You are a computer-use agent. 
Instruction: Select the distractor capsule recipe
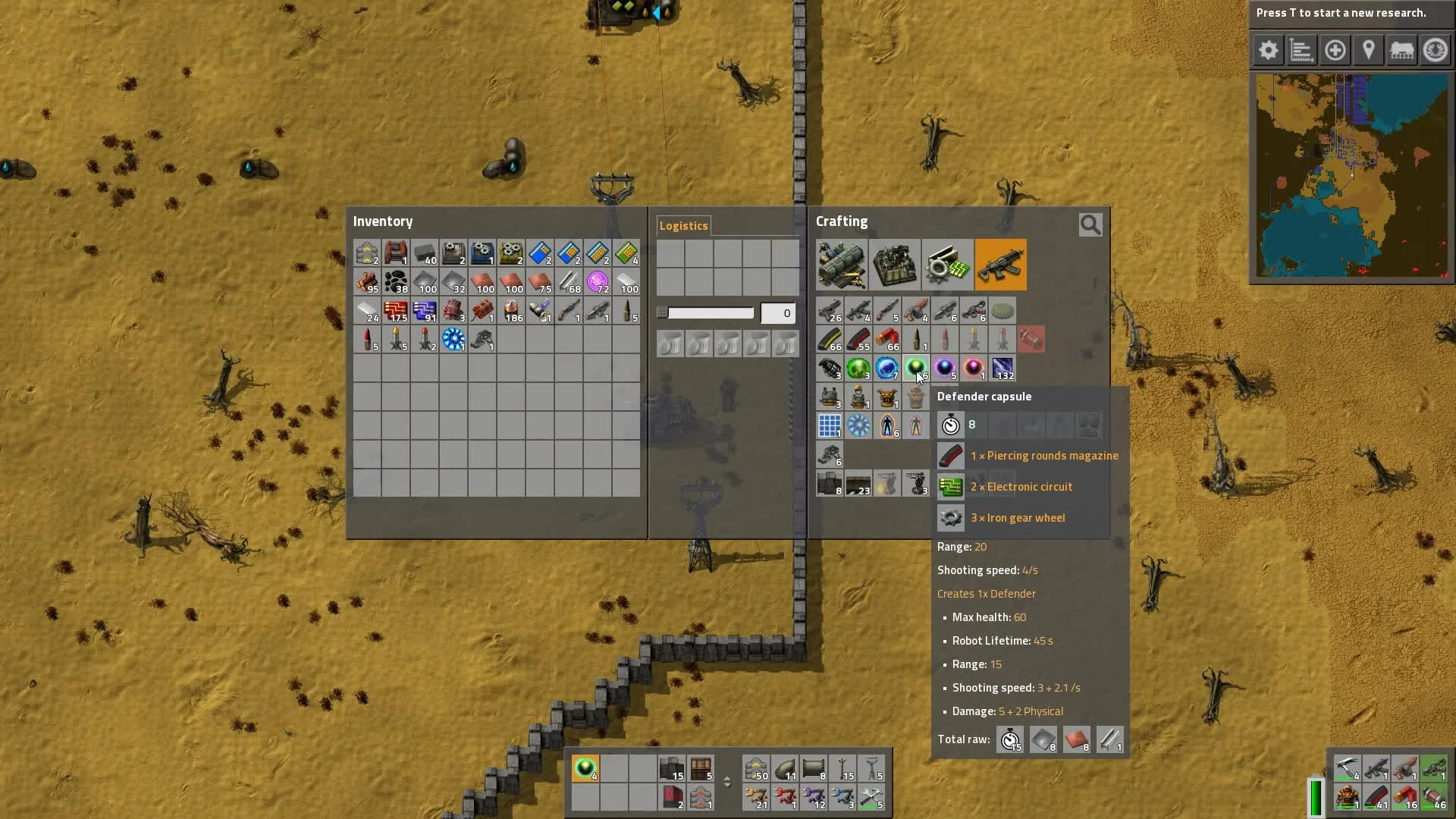click(x=946, y=369)
